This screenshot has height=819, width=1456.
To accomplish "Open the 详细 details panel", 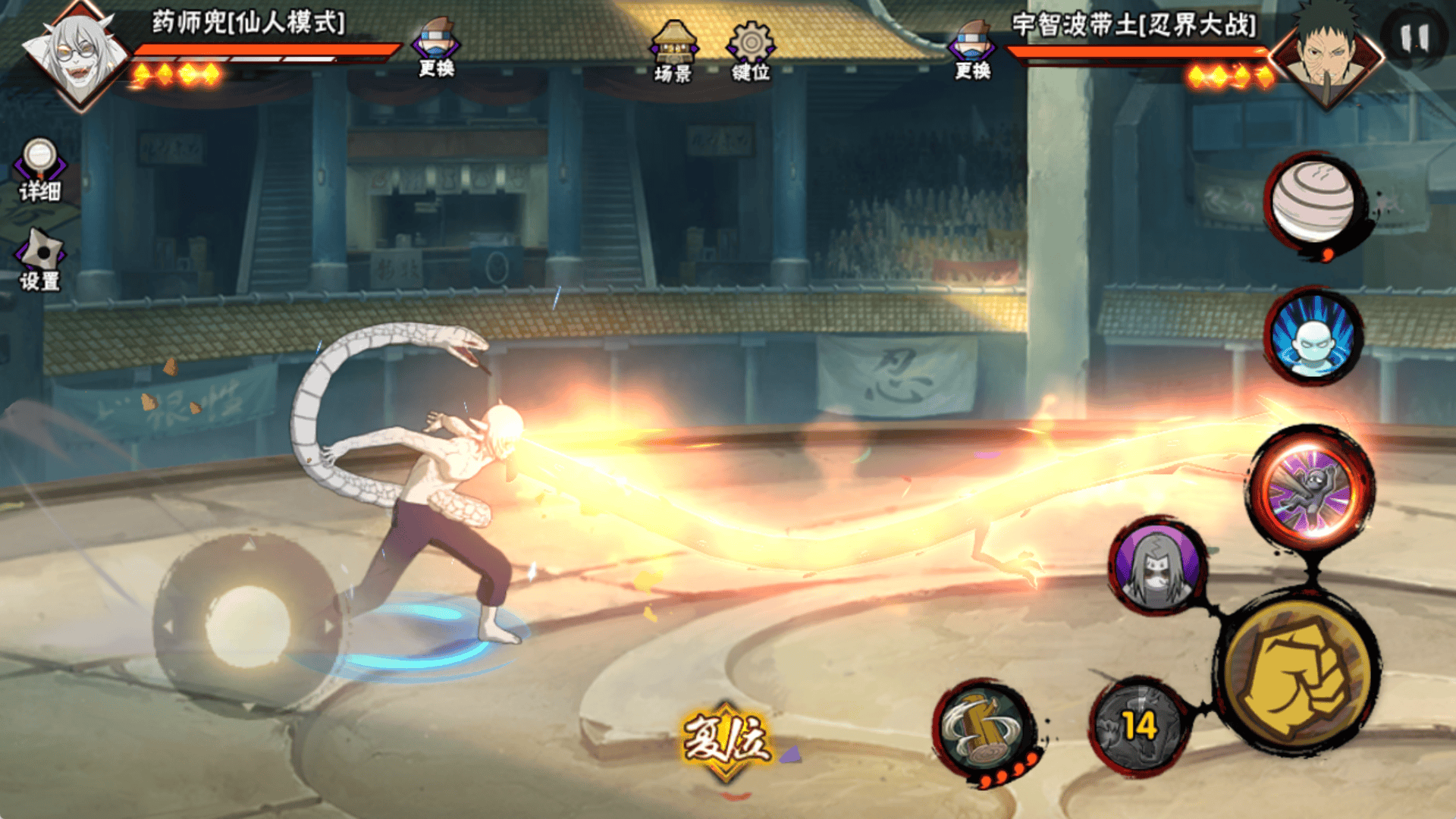I will (x=40, y=170).
